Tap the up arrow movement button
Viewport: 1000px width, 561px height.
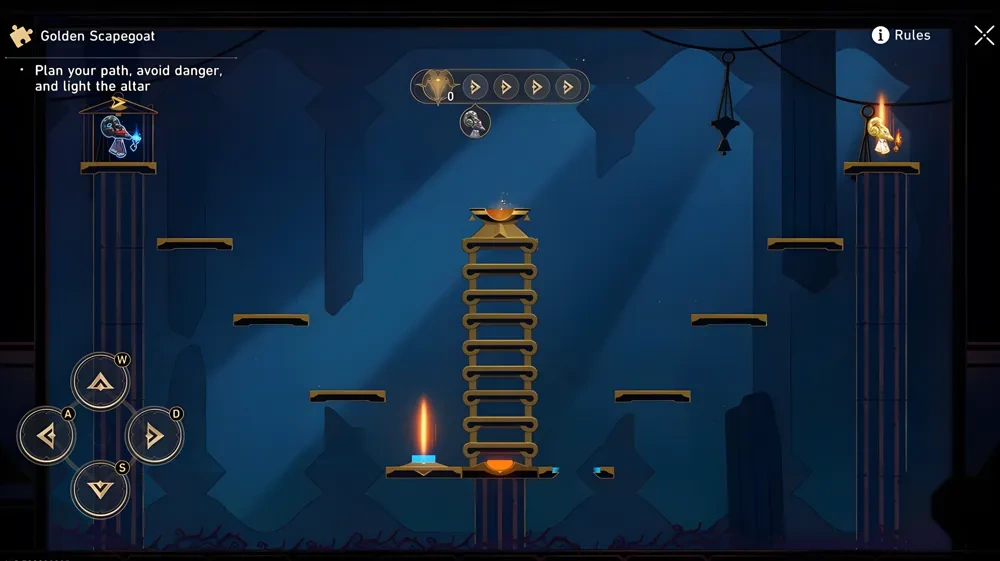99,381
